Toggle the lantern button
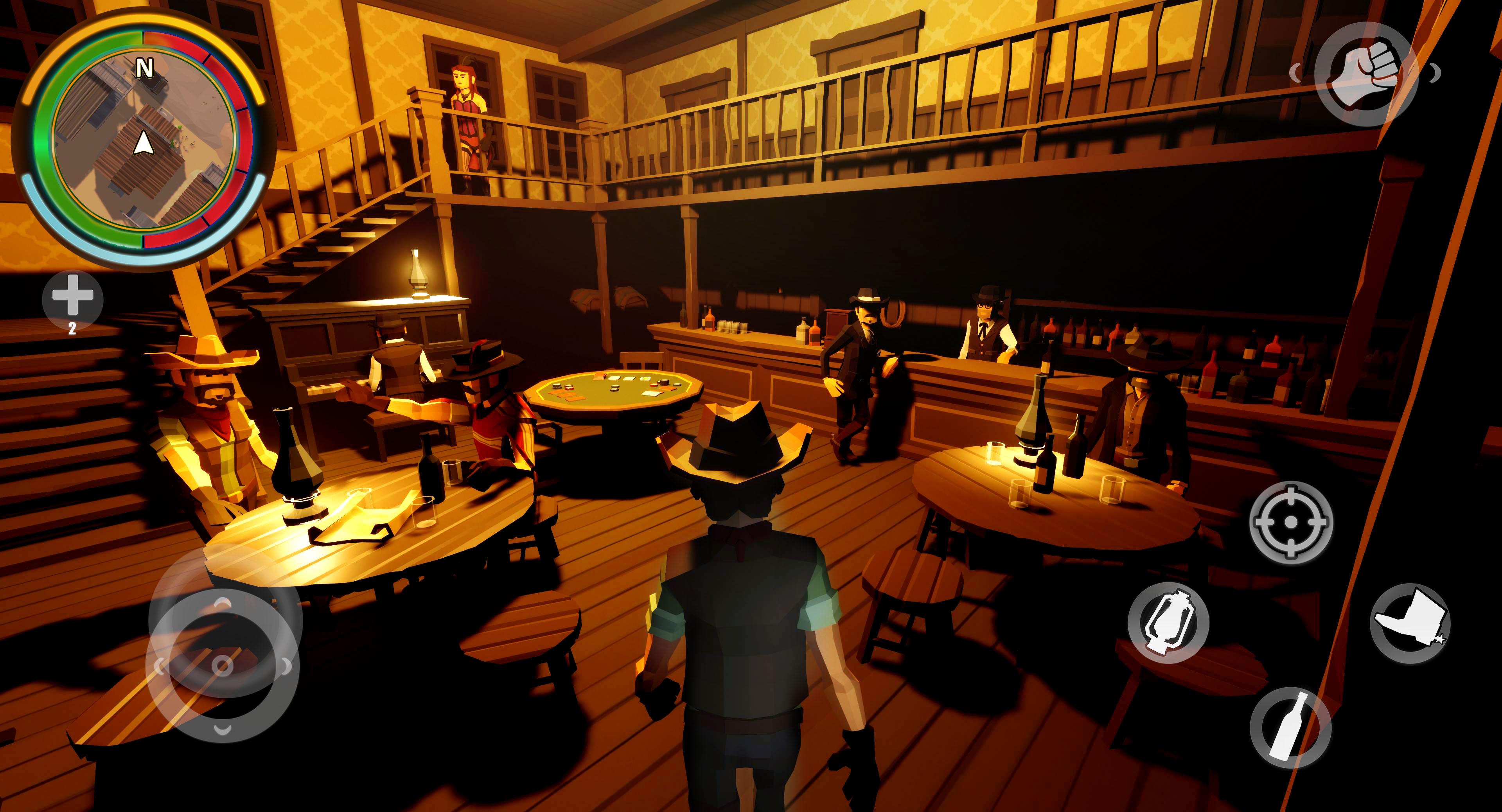Screen dimensions: 1502x812 (x=1168, y=623)
